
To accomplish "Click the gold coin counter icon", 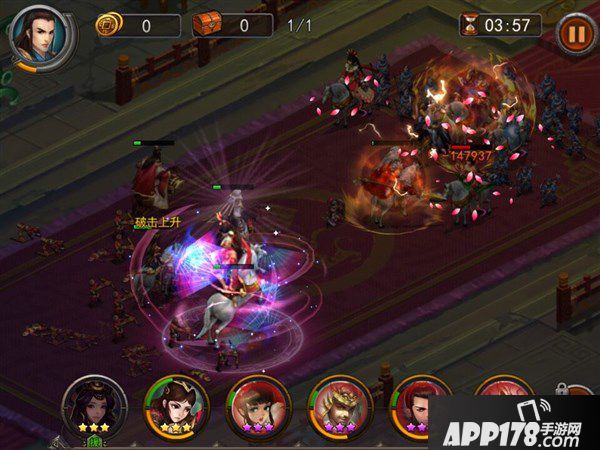I will (106, 25).
